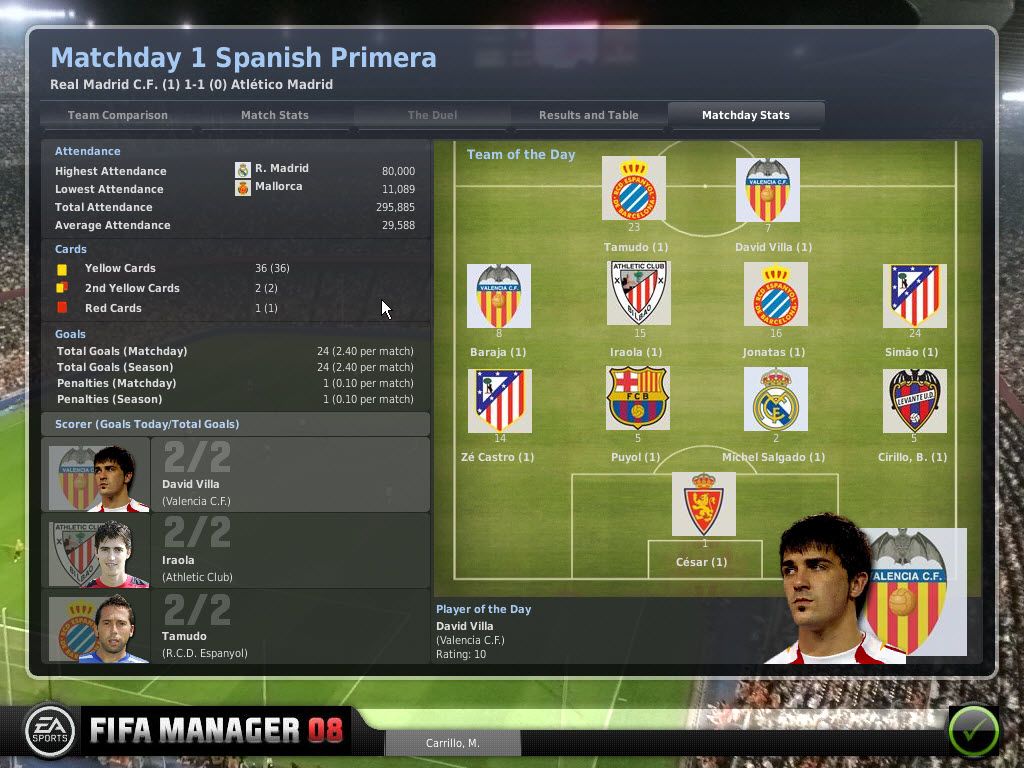Click the R. Madrid highest attendance entry
The image size is (1024, 768).
point(281,169)
